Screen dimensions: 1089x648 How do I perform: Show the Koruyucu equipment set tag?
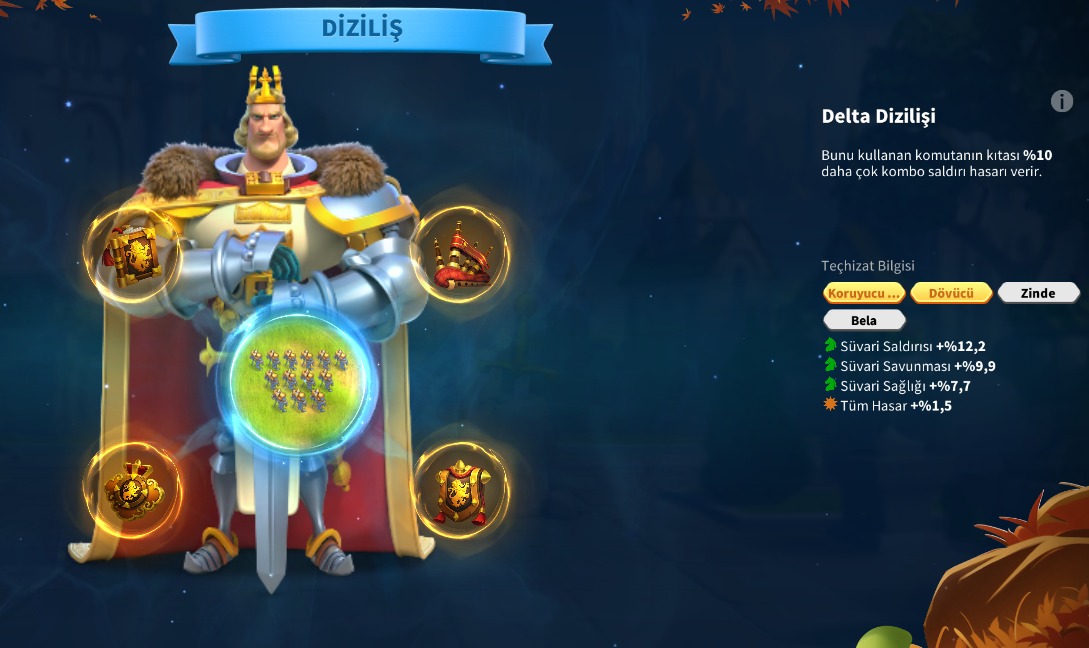click(864, 293)
